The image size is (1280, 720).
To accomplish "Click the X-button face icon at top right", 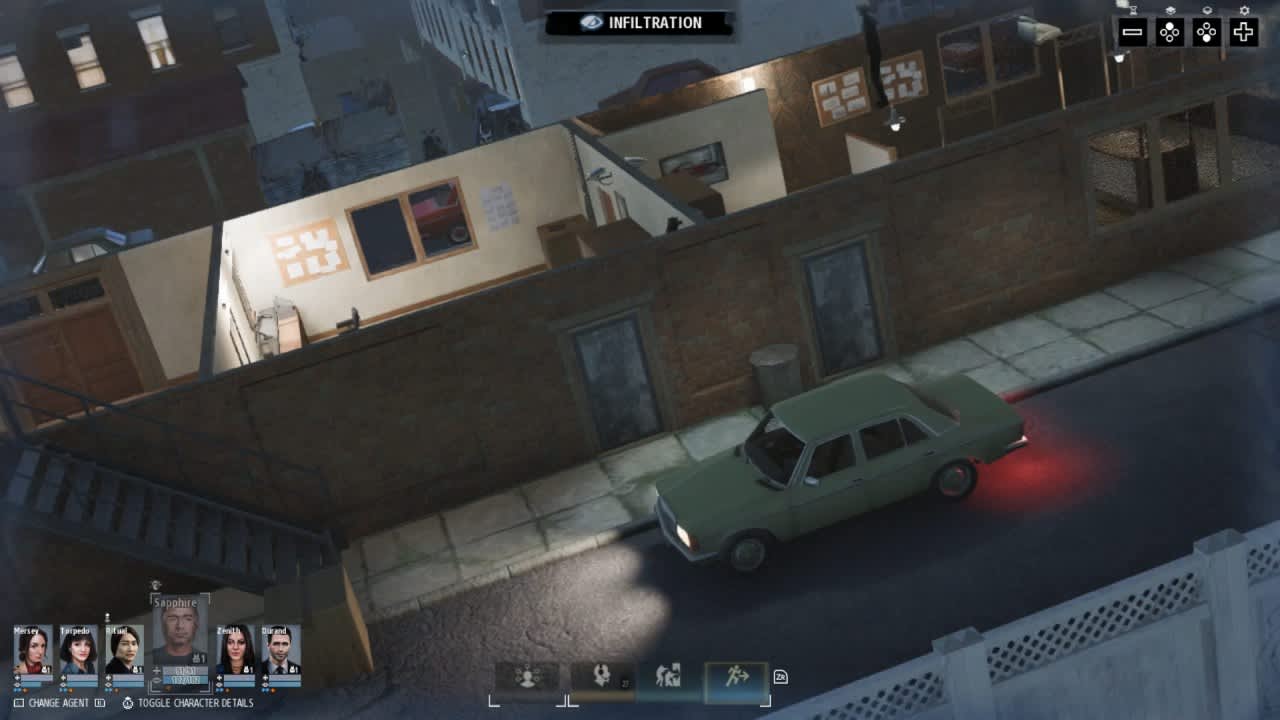I will click(x=1170, y=31).
